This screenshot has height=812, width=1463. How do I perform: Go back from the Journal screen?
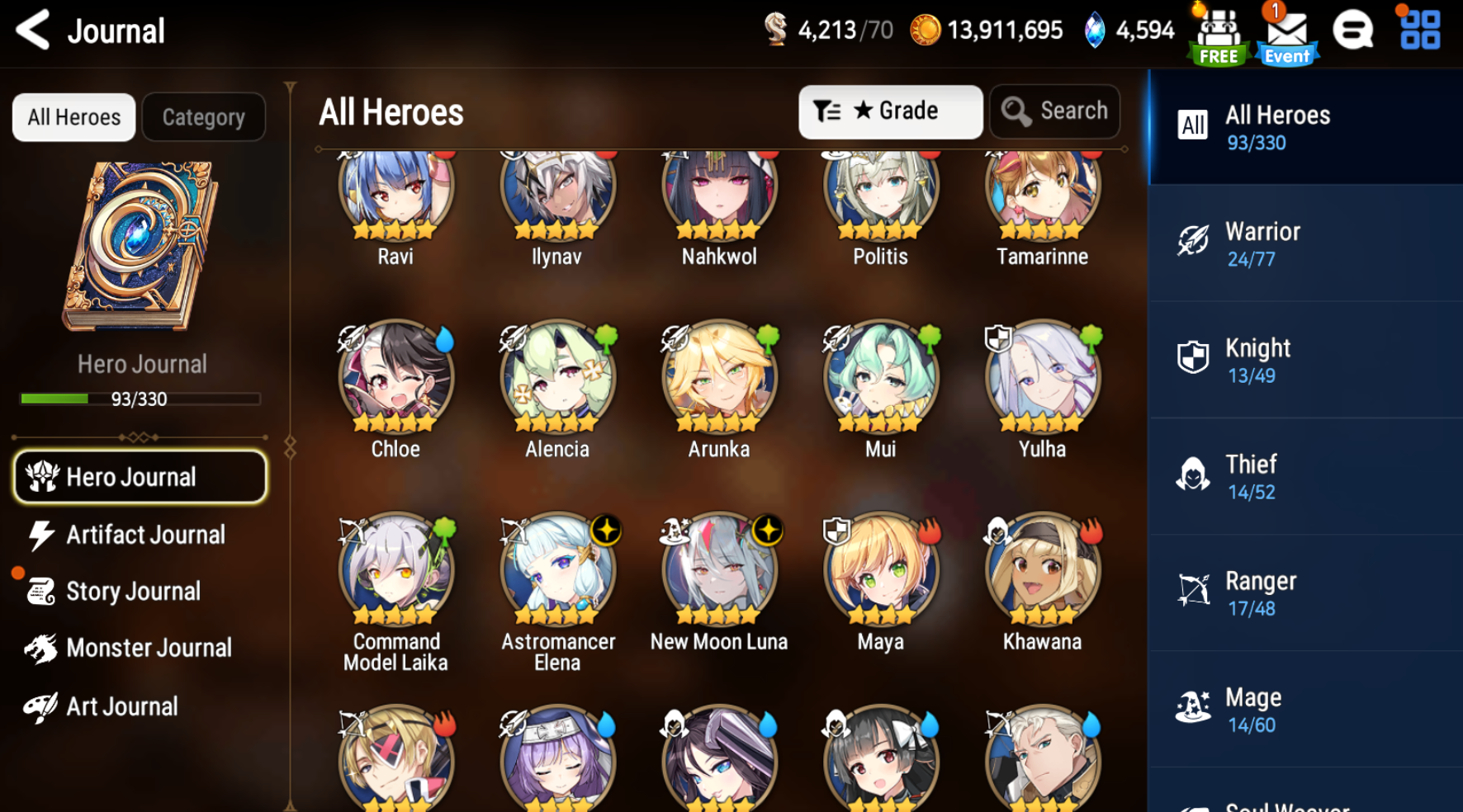(x=33, y=30)
